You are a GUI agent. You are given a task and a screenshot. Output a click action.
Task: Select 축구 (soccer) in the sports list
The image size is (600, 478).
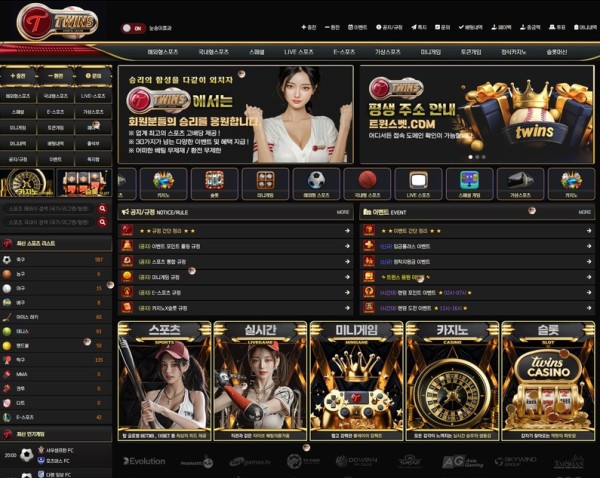[20, 260]
